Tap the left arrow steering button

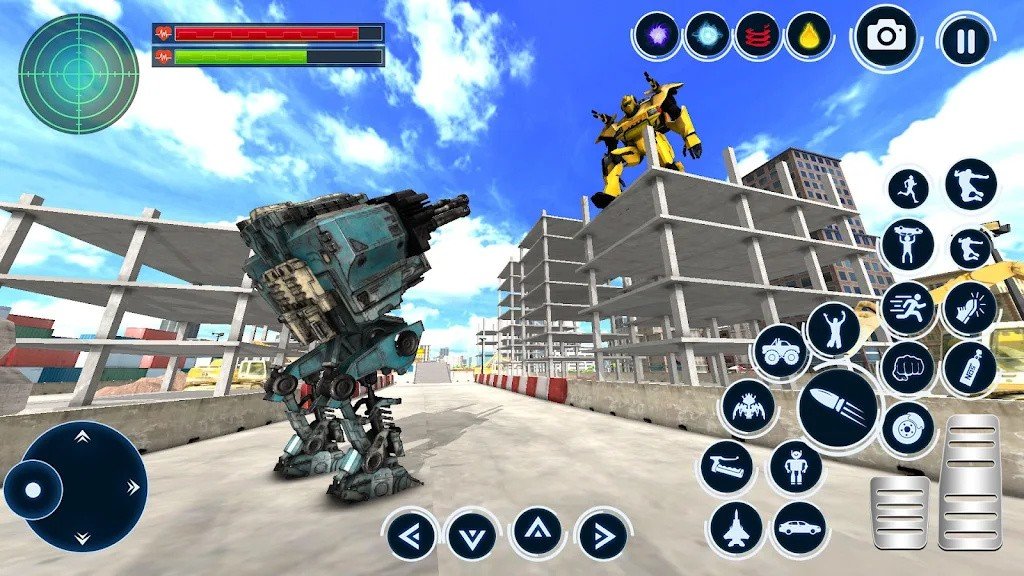tap(411, 535)
